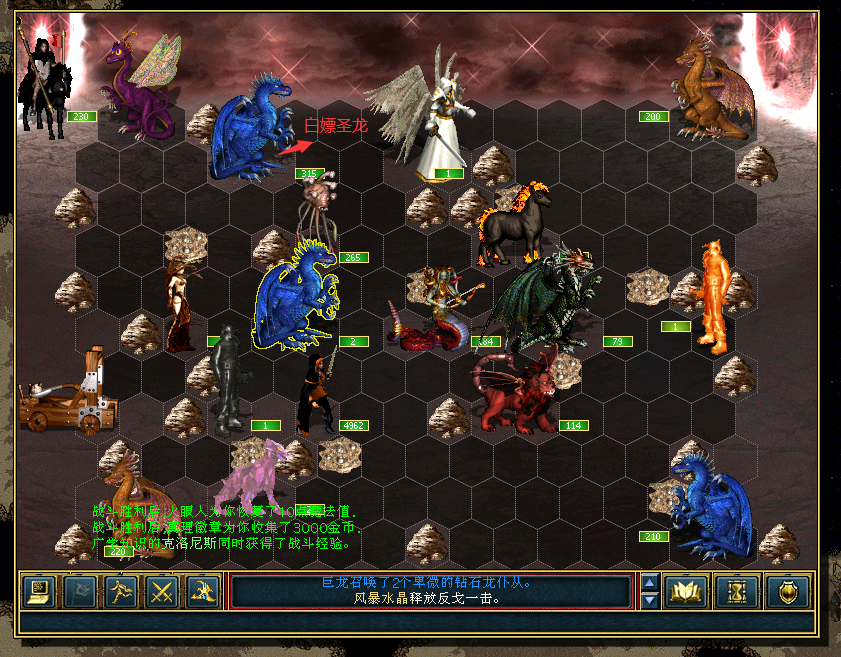
Task: Click the greyed-out surrender flag button
Action: [x=80, y=592]
